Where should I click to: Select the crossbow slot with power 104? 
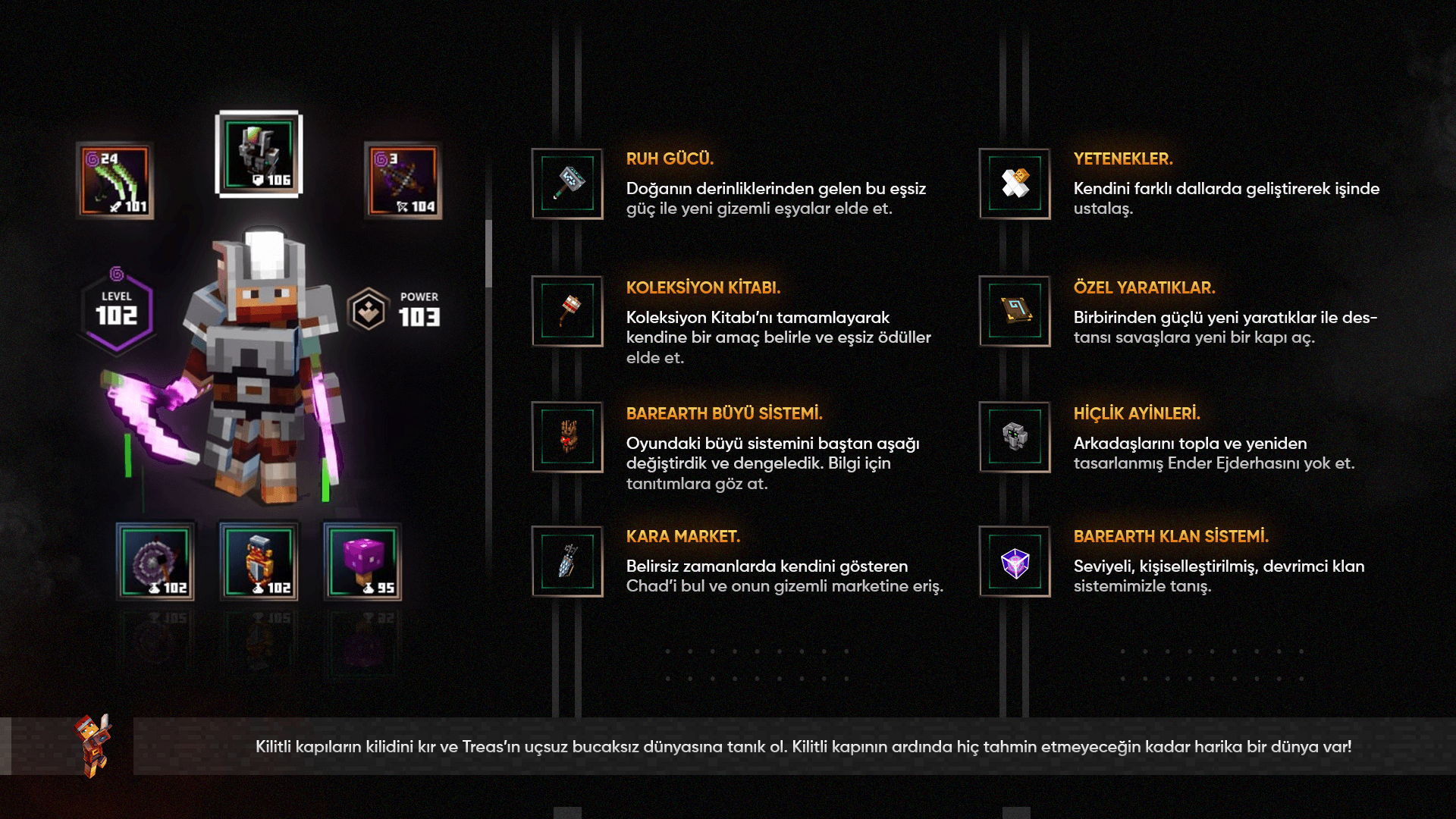(403, 181)
